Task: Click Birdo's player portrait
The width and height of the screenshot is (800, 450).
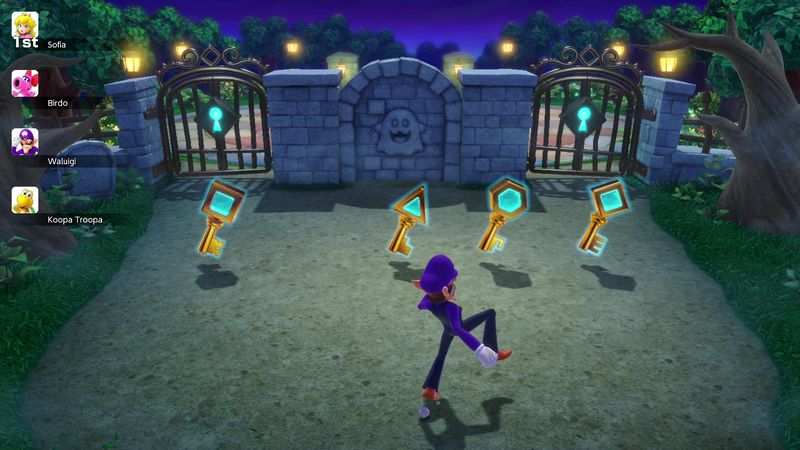Action: click(25, 84)
